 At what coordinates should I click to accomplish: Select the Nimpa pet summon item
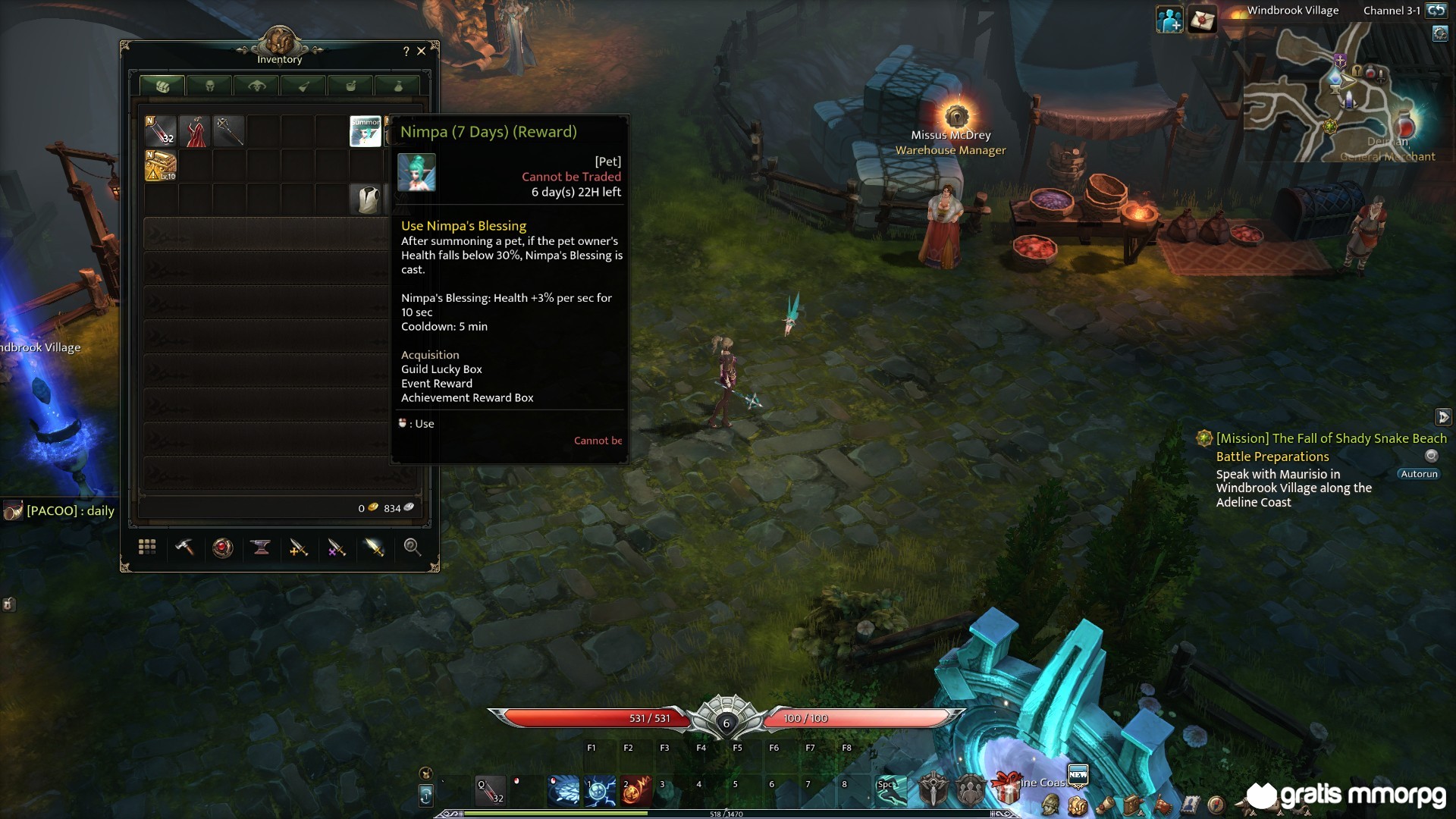[365, 131]
